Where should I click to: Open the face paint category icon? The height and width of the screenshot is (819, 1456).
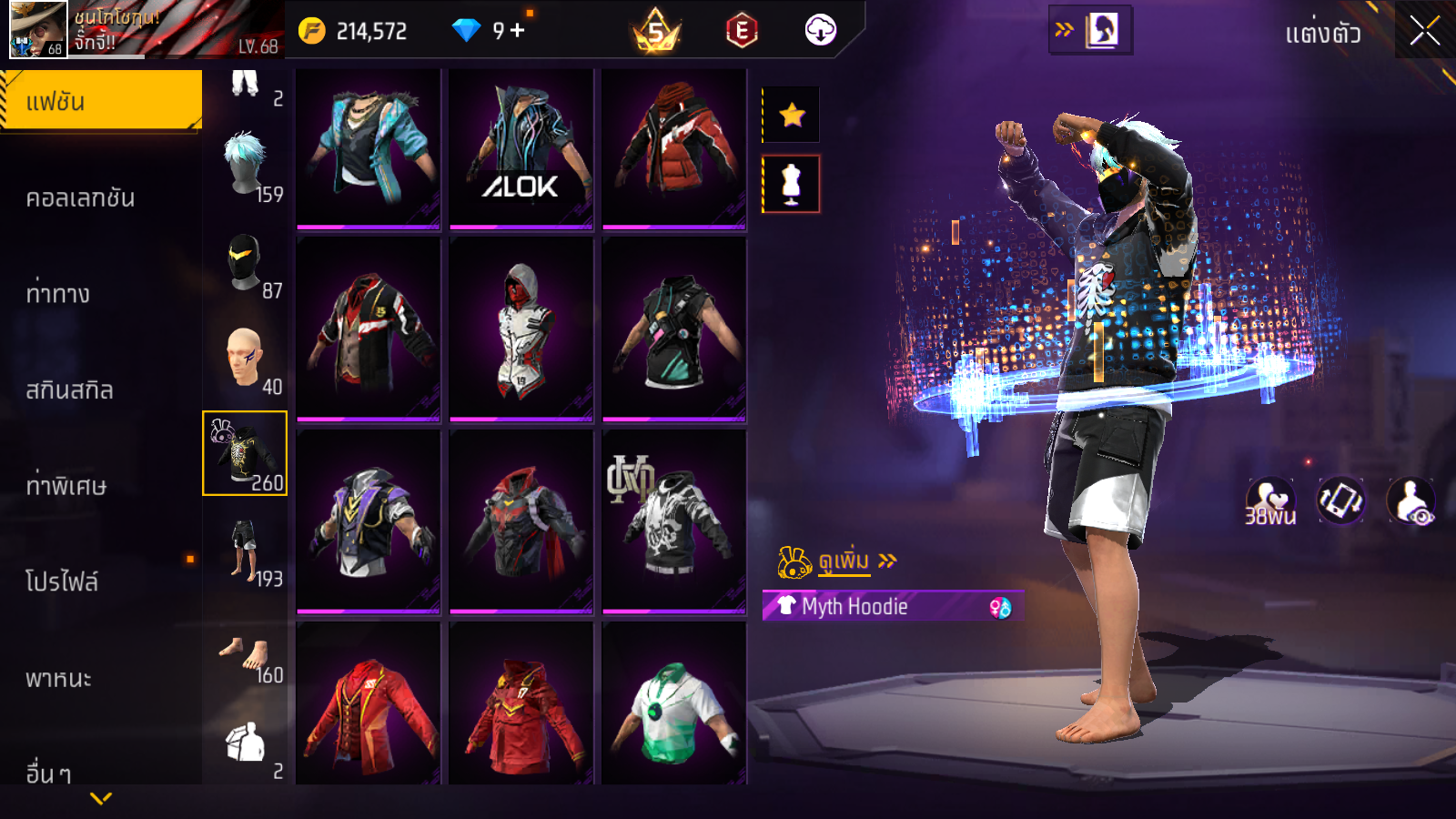point(245,359)
